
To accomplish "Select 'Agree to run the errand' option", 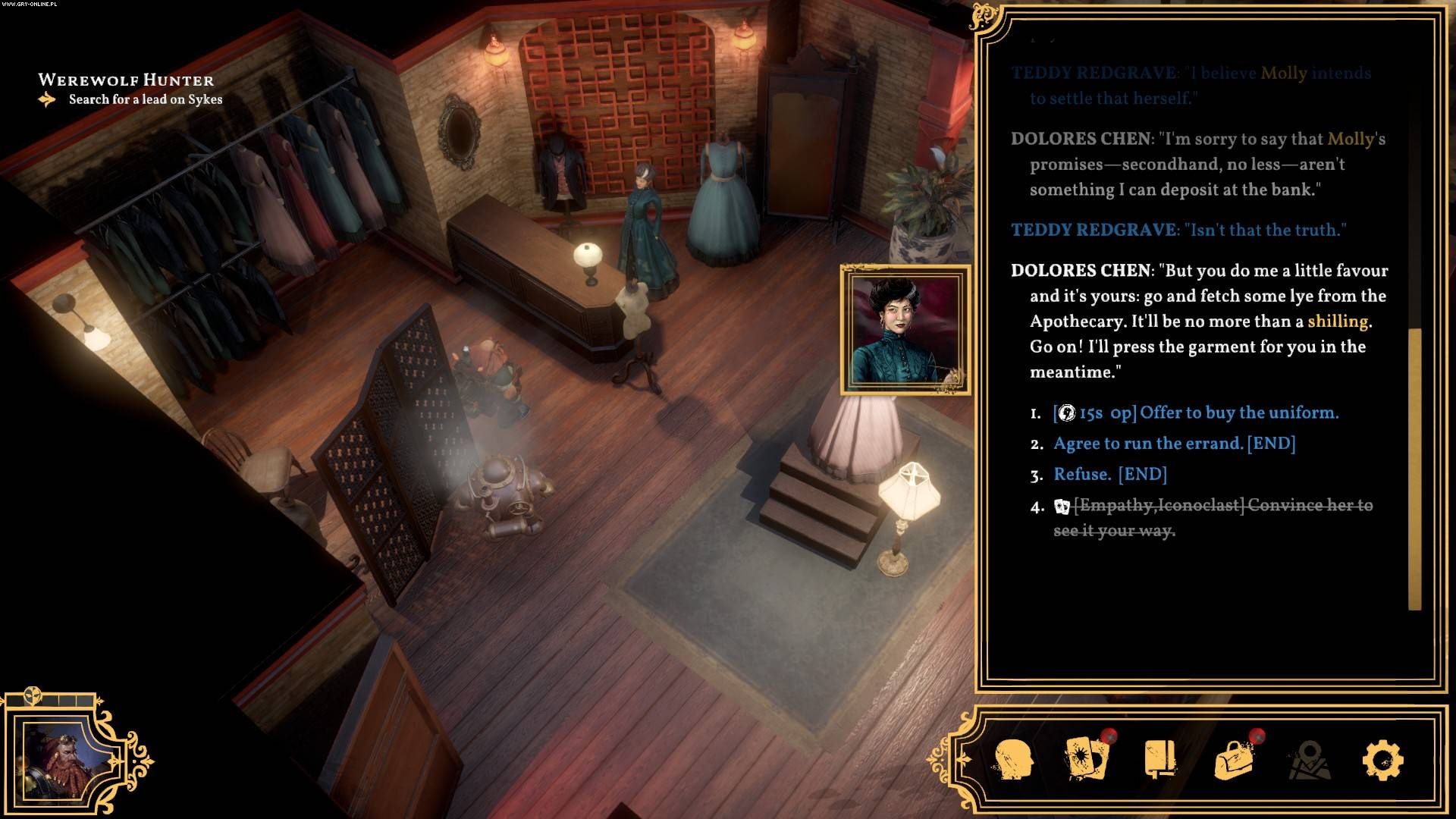I will (x=1174, y=444).
